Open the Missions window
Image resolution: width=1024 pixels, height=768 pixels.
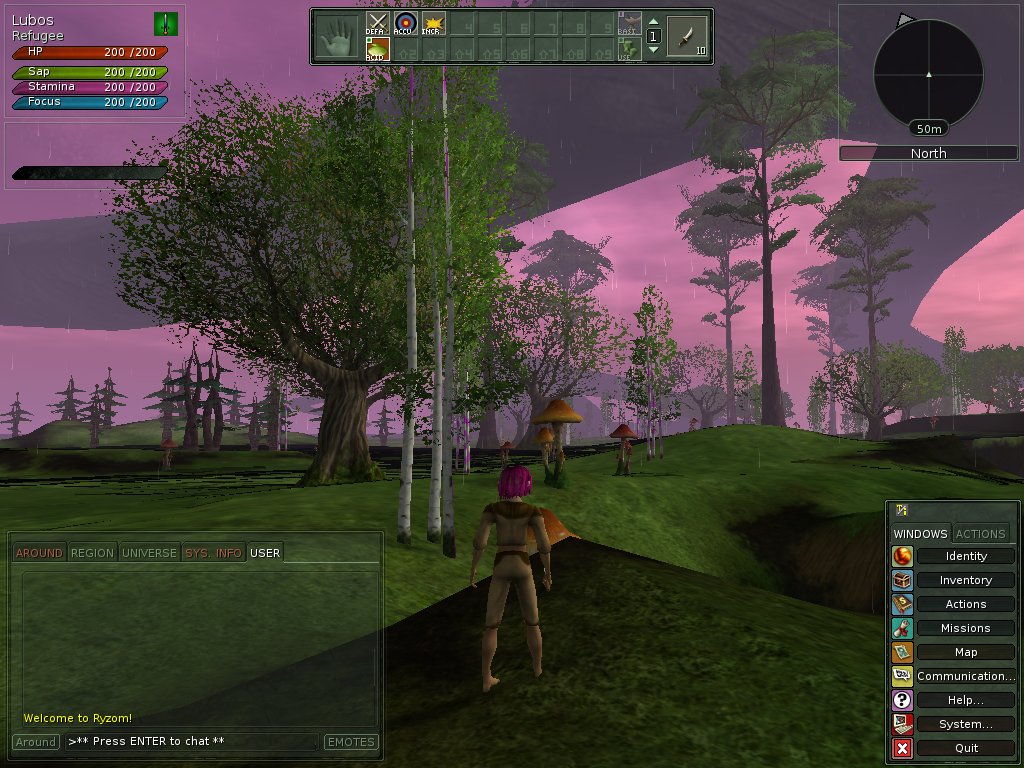[965, 628]
